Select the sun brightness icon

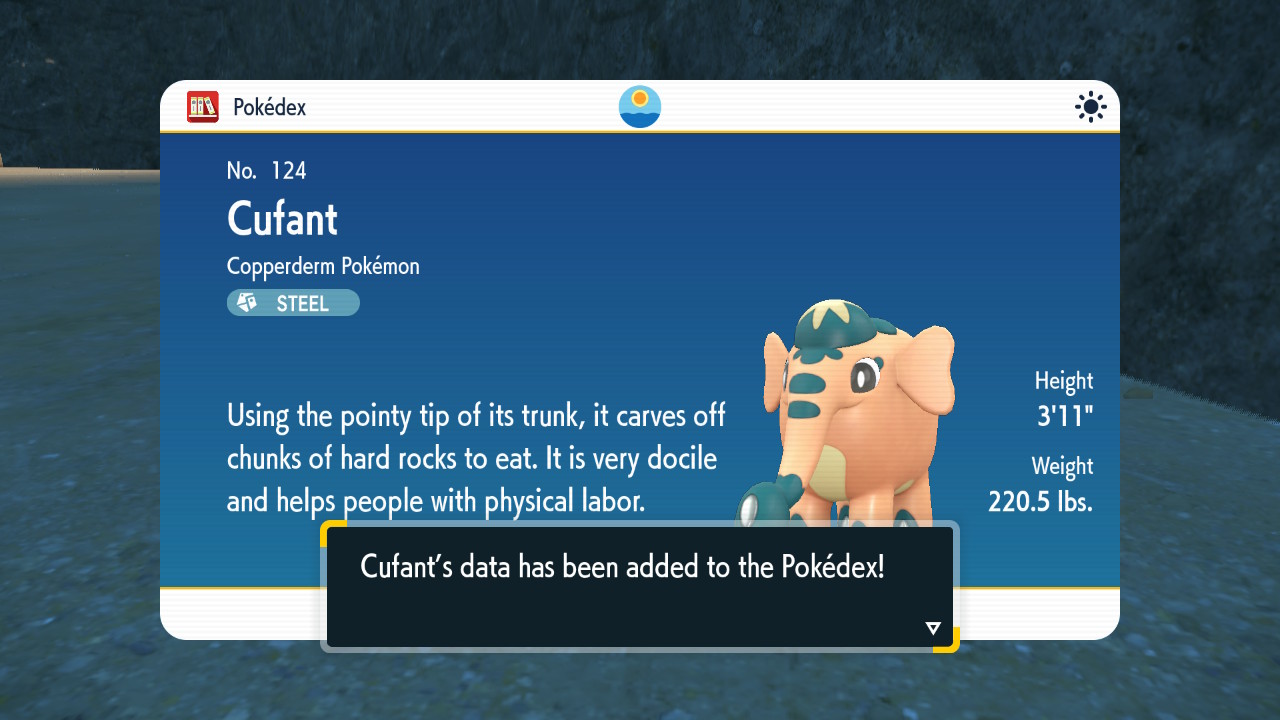click(x=1090, y=107)
